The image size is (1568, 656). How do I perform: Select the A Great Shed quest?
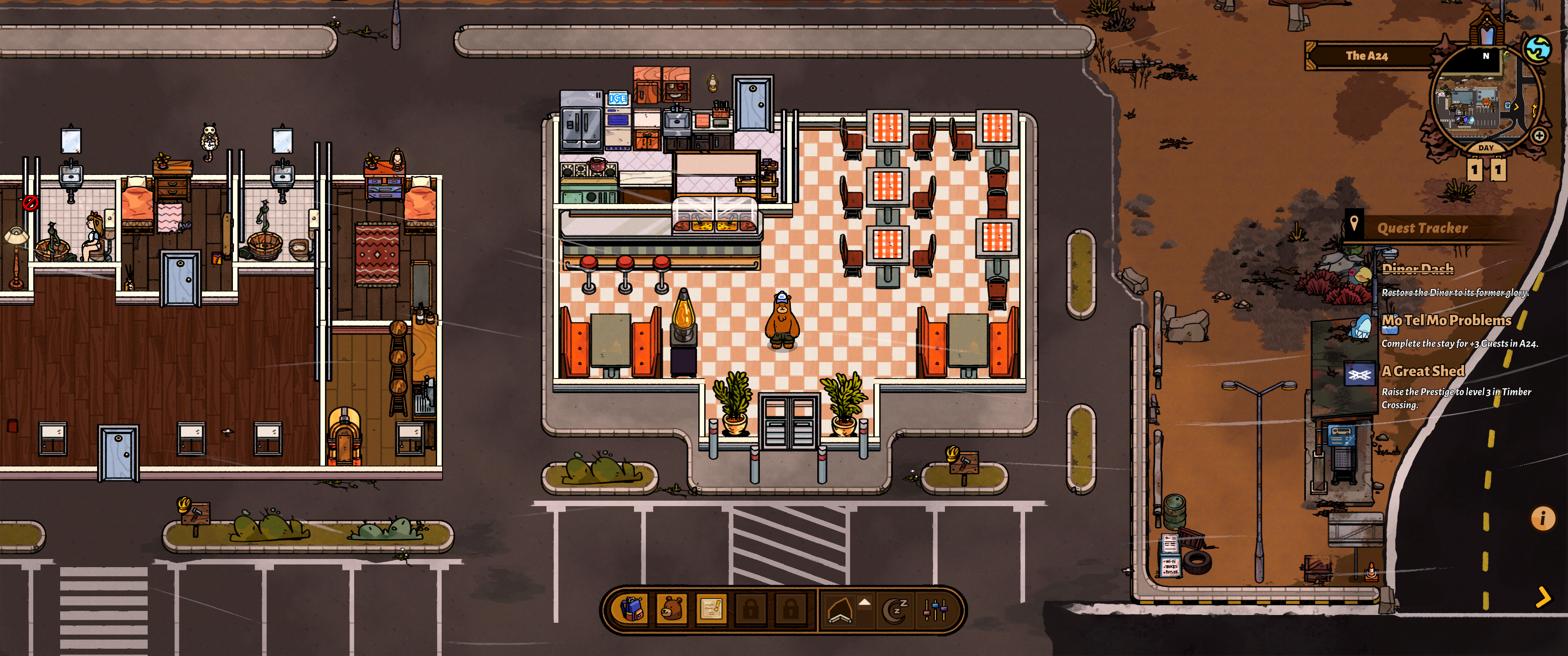pos(1423,371)
